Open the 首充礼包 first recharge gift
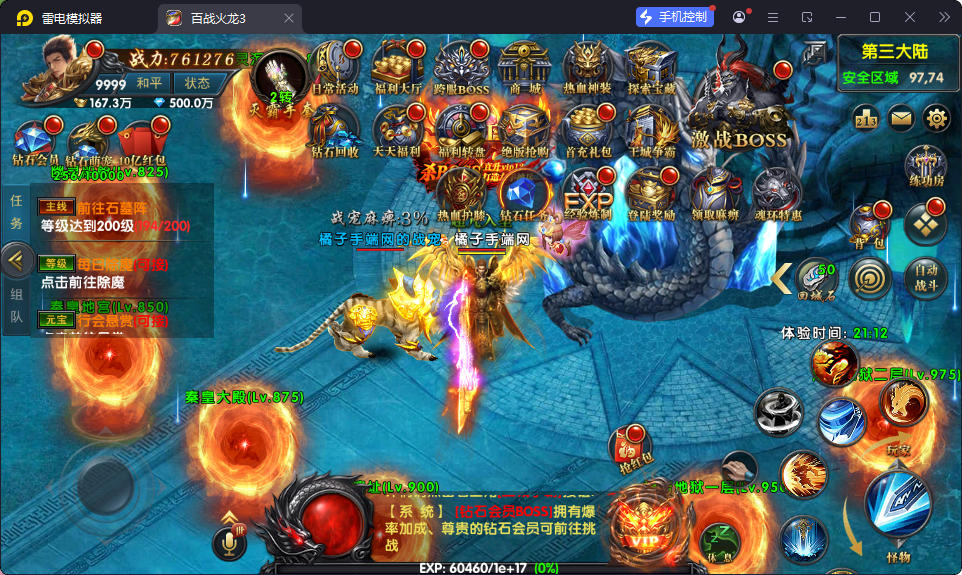Viewport: 962px width, 575px height. click(588, 130)
